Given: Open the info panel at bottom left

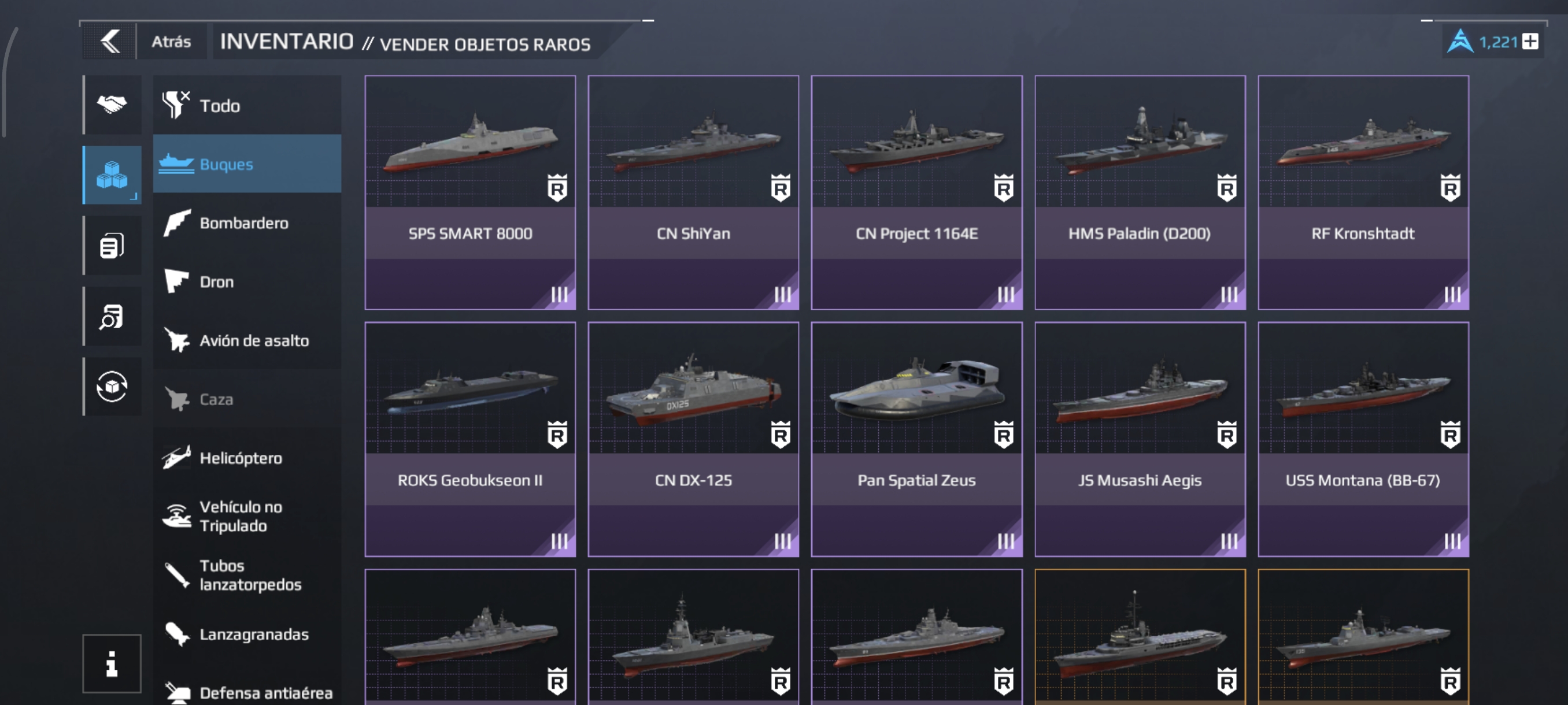Looking at the screenshot, I should click(x=112, y=663).
